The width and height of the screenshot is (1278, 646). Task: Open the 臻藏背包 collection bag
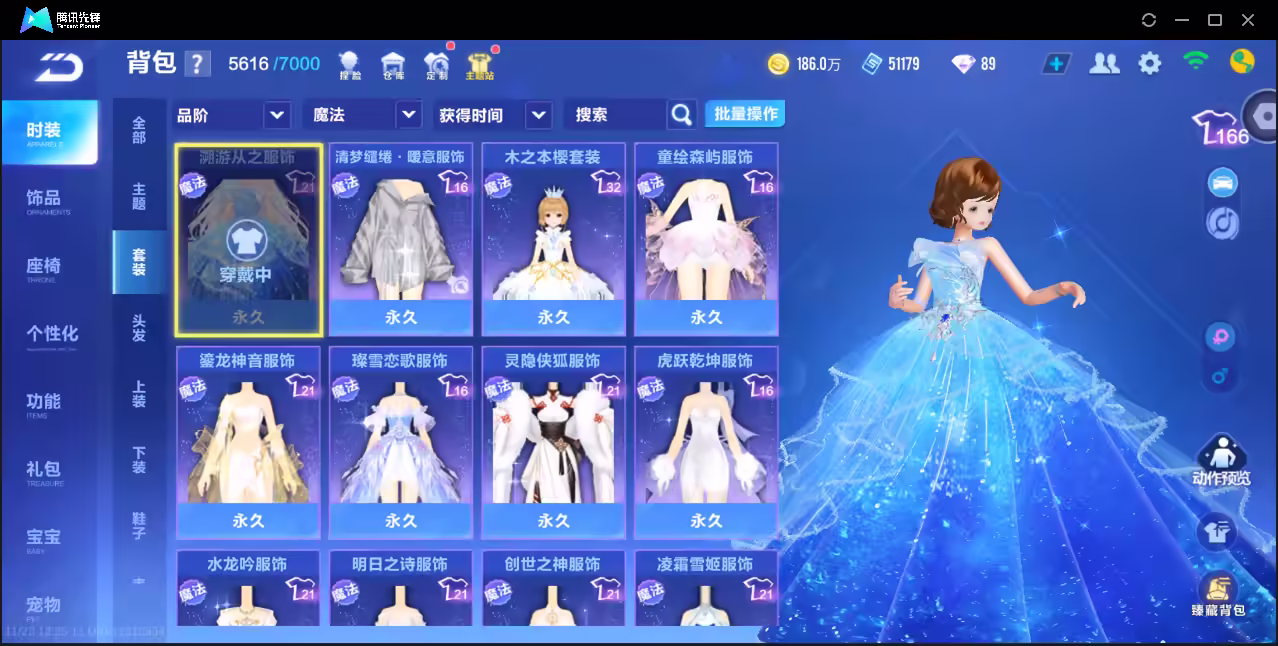pos(1218,595)
